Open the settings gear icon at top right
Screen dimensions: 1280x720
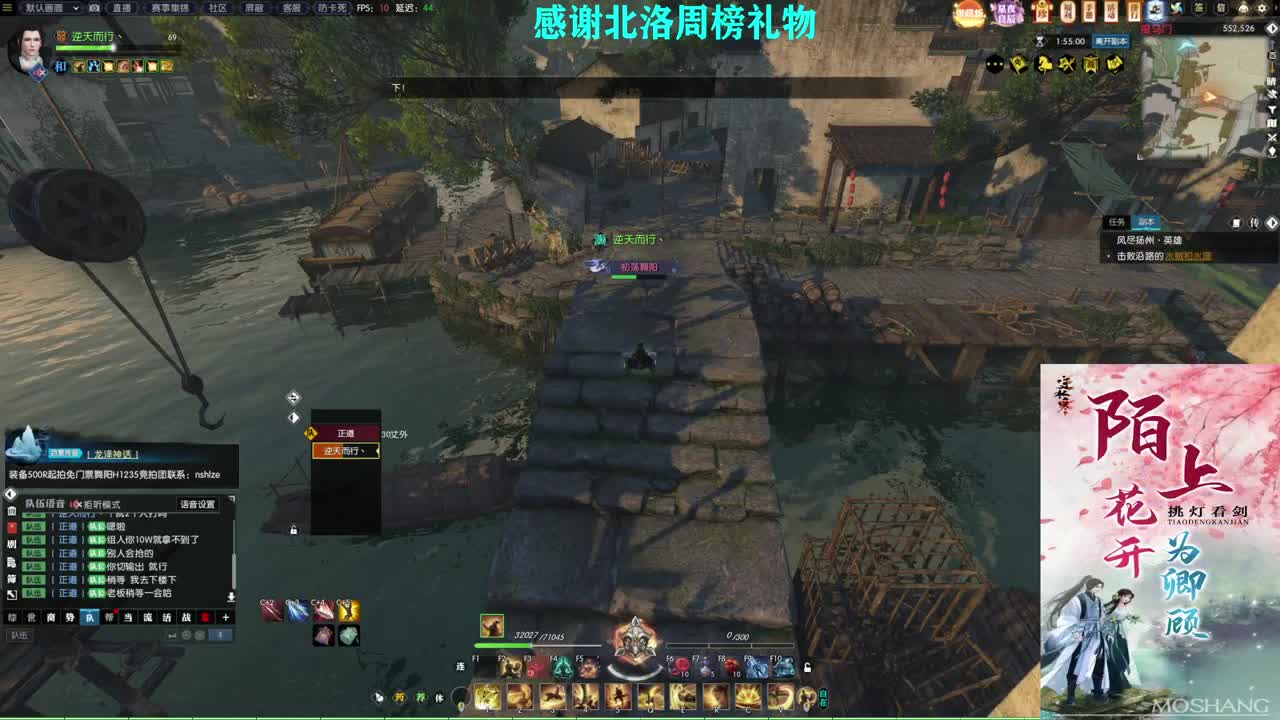[1261, 9]
